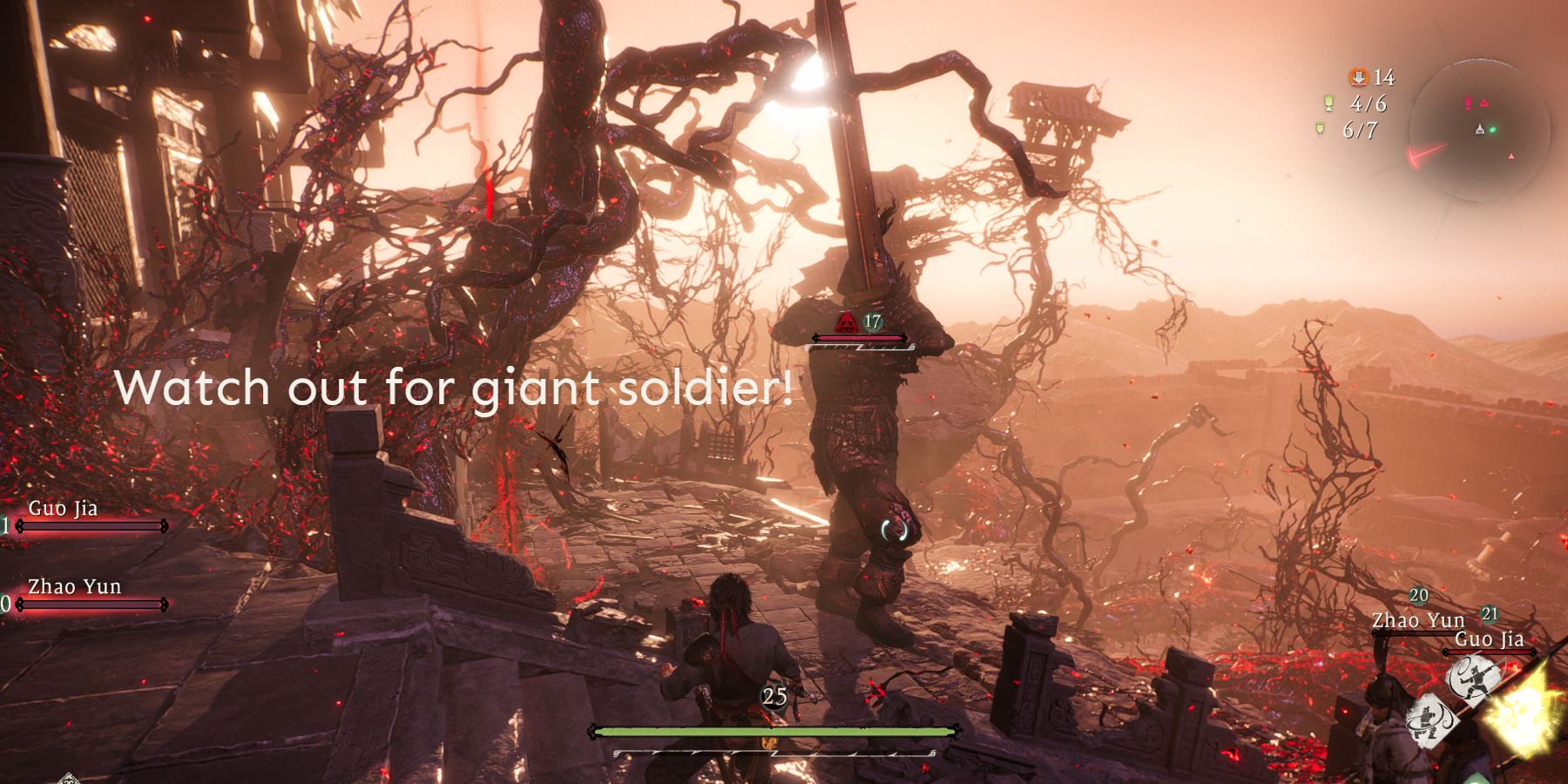Select Zhao Yun in the ally list
The image size is (1568, 784).
74,587
